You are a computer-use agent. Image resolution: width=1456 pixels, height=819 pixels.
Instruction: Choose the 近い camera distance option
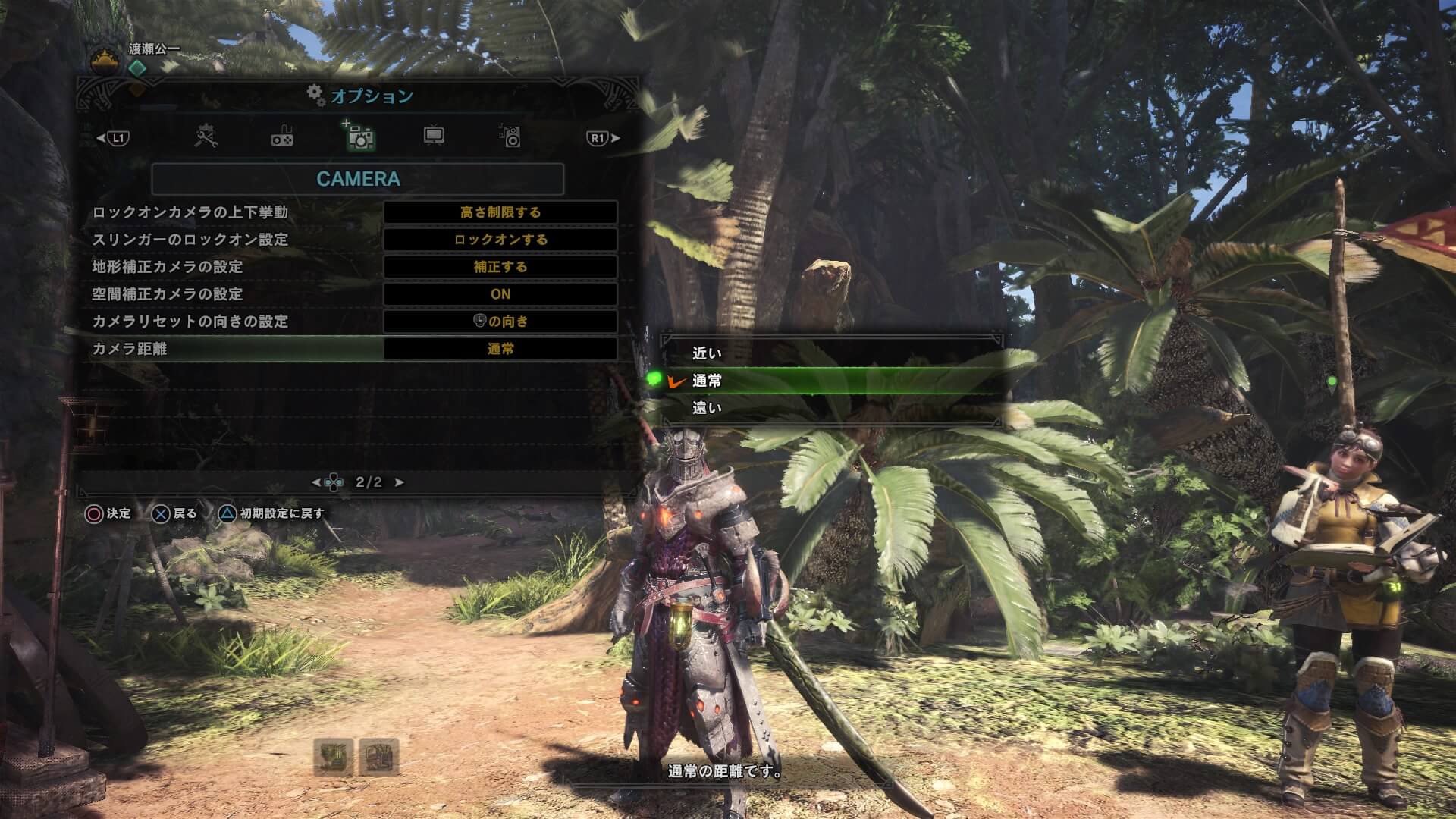point(707,353)
